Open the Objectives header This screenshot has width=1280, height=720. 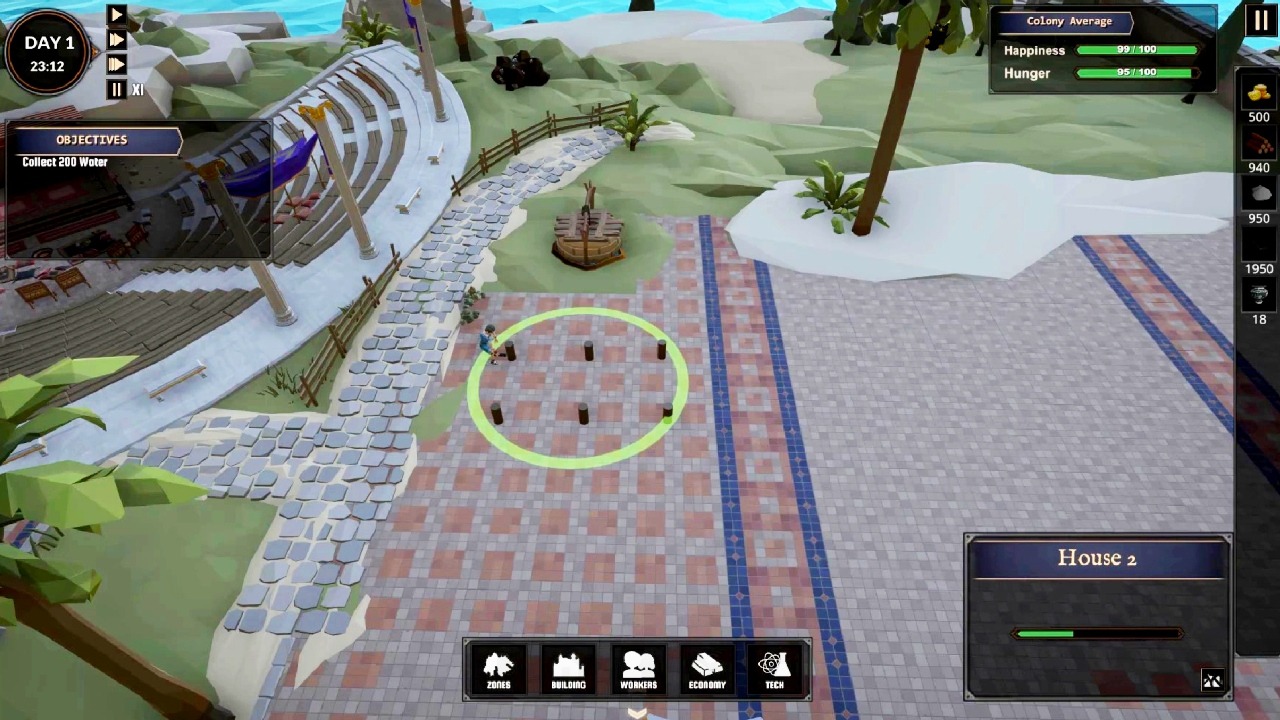click(91, 139)
